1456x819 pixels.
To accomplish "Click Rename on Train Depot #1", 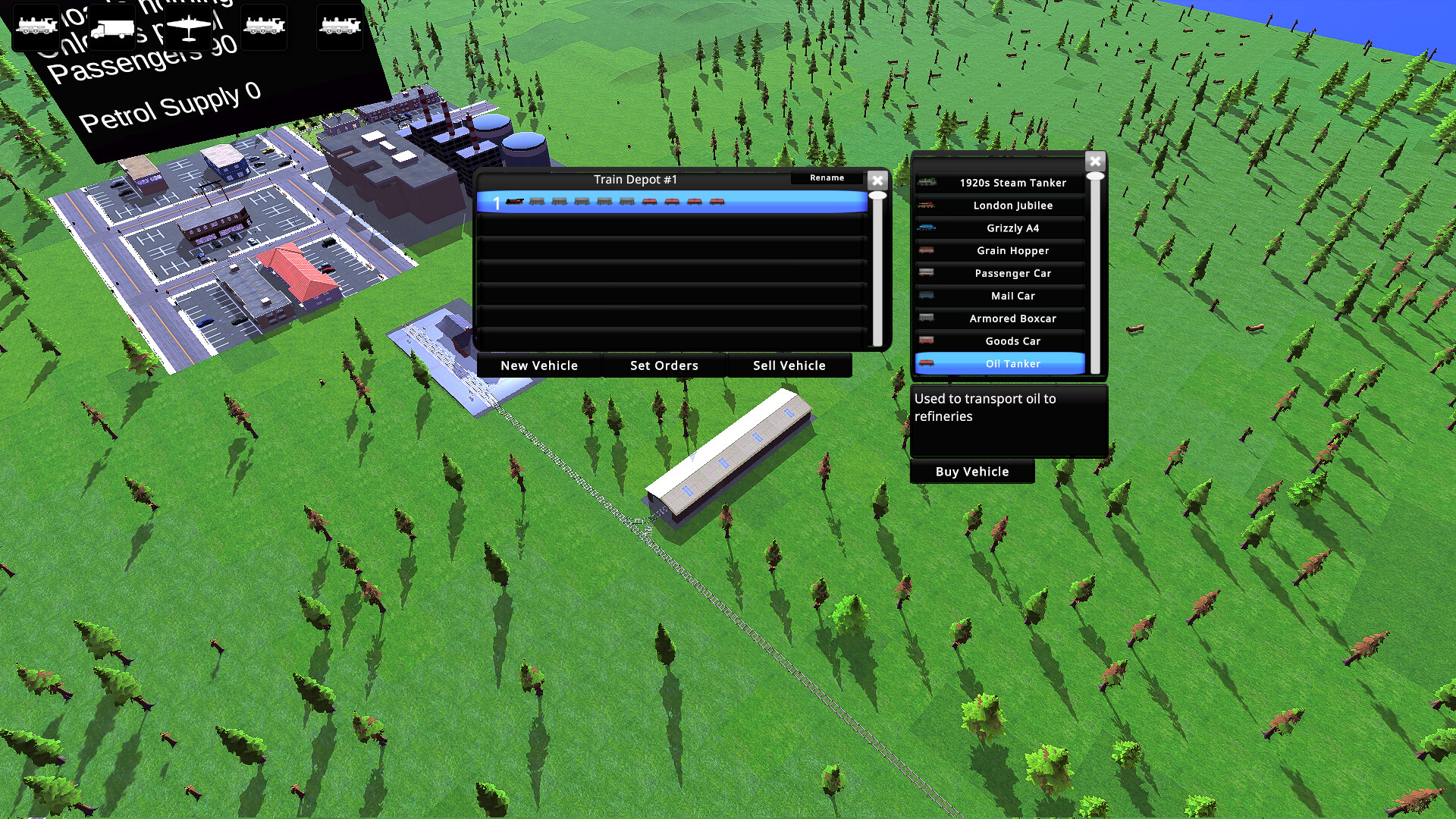I will [826, 178].
